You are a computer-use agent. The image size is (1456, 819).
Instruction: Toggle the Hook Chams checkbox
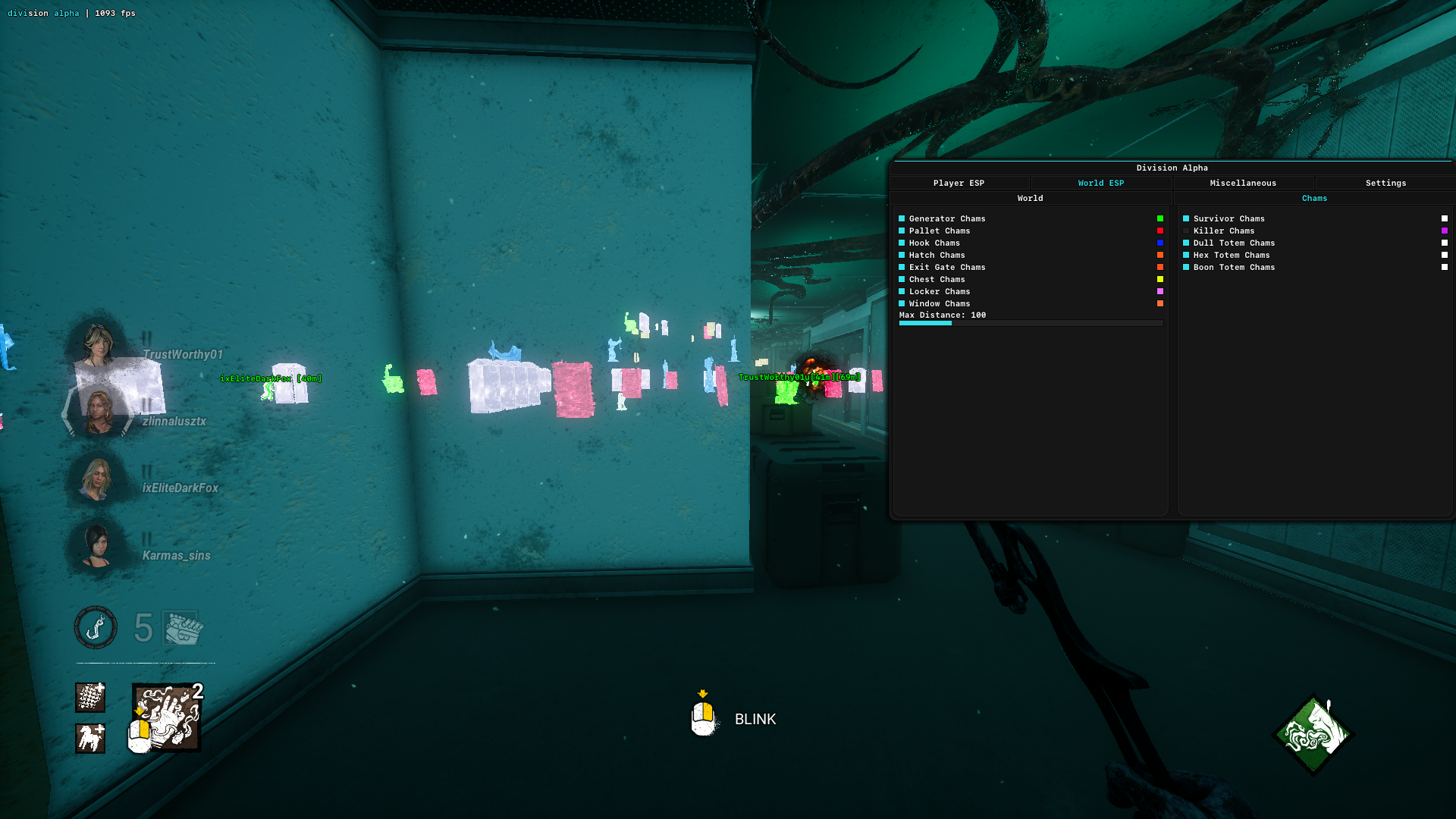(902, 243)
